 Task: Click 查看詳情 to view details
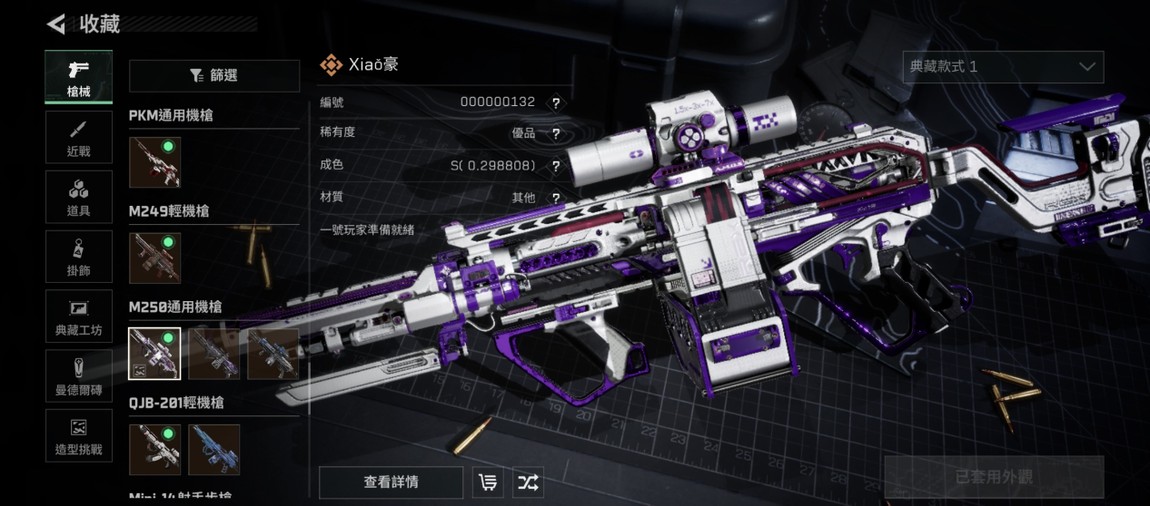tap(391, 482)
